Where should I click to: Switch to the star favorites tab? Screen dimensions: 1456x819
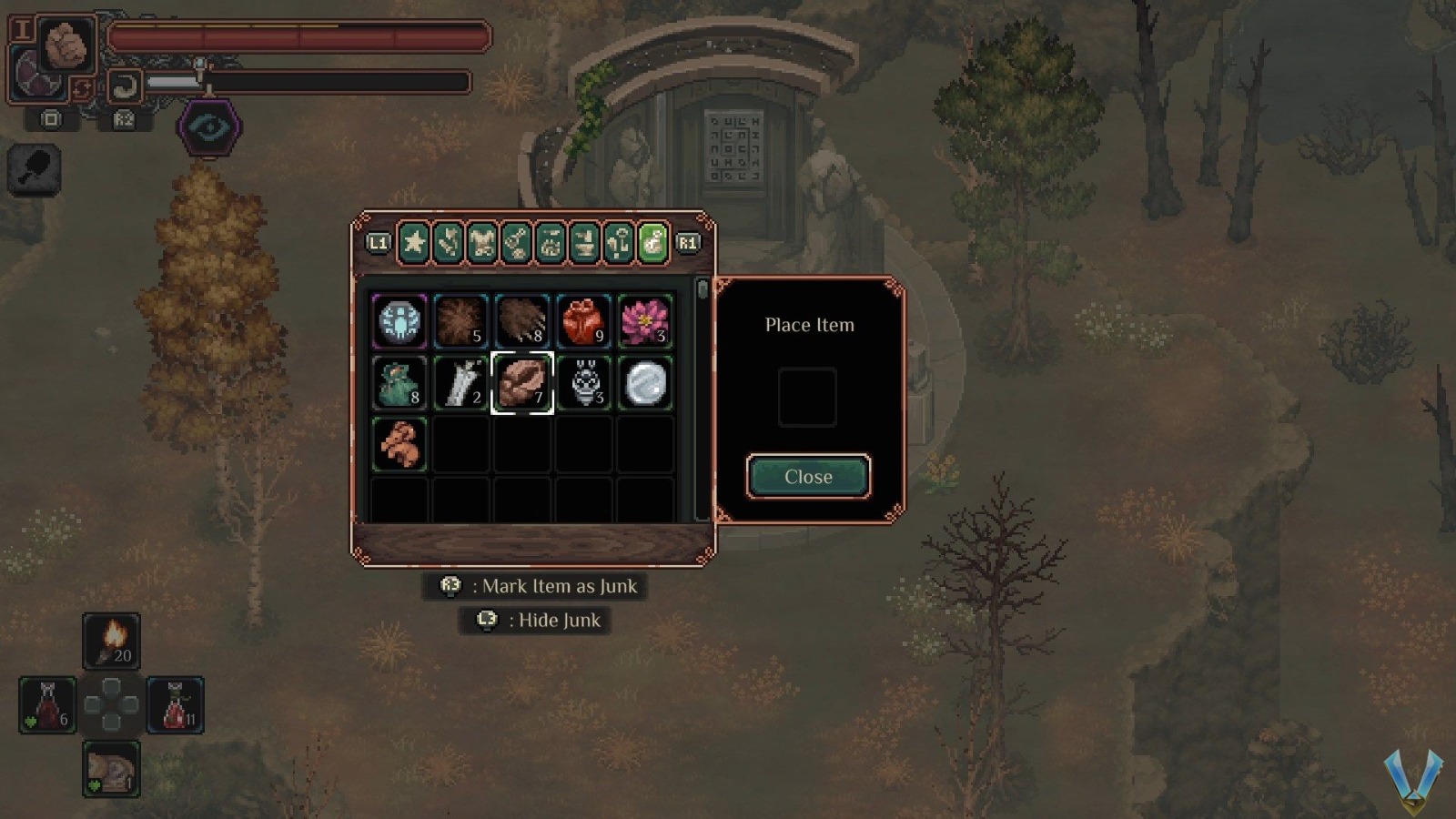coord(414,243)
